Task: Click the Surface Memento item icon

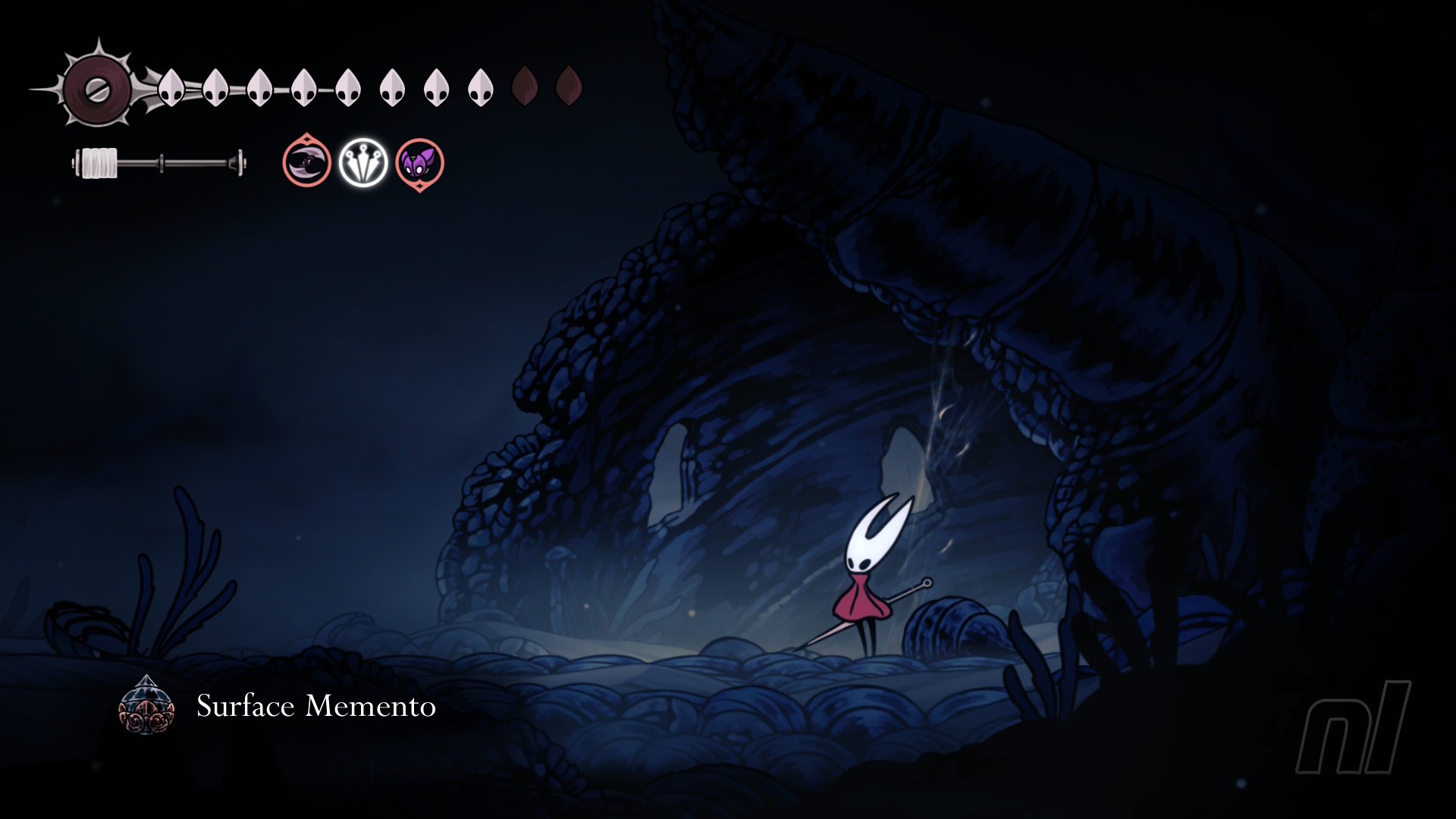Action: (x=146, y=706)
